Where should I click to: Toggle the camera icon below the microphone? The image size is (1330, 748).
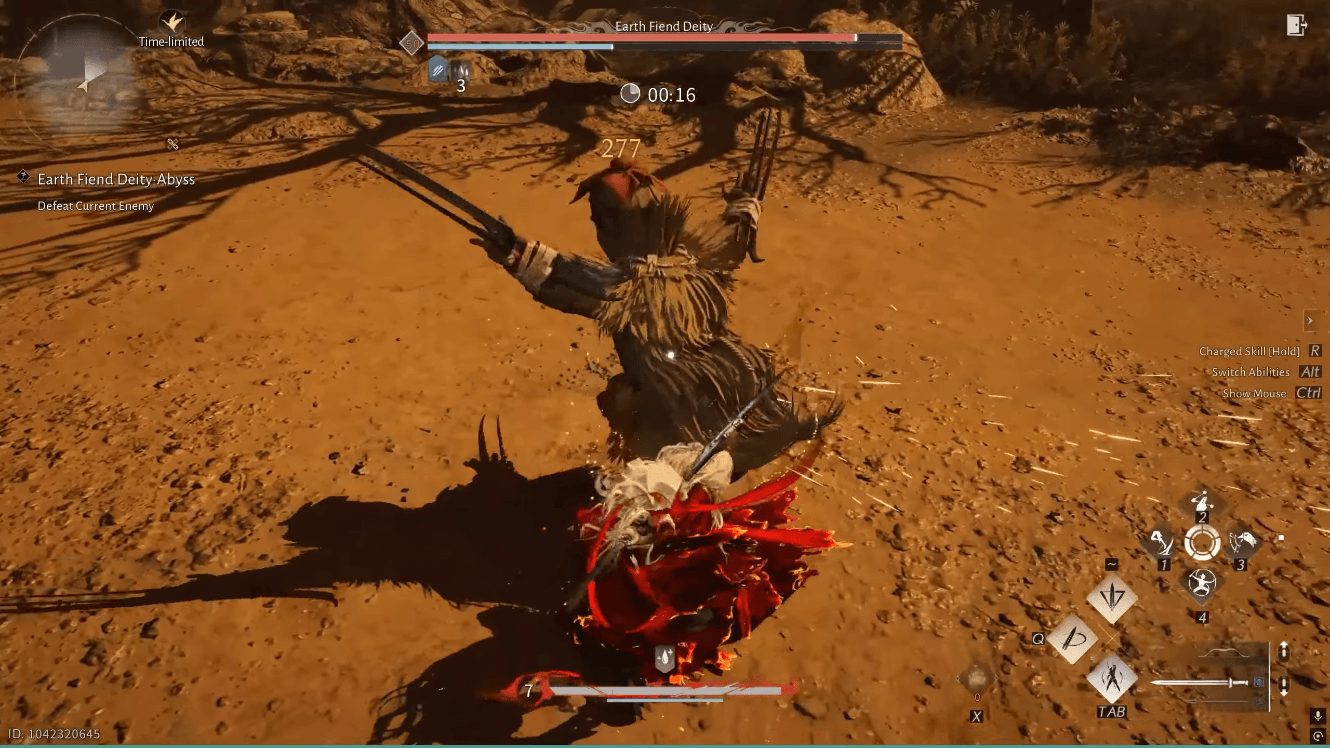tap(1318, 738)
